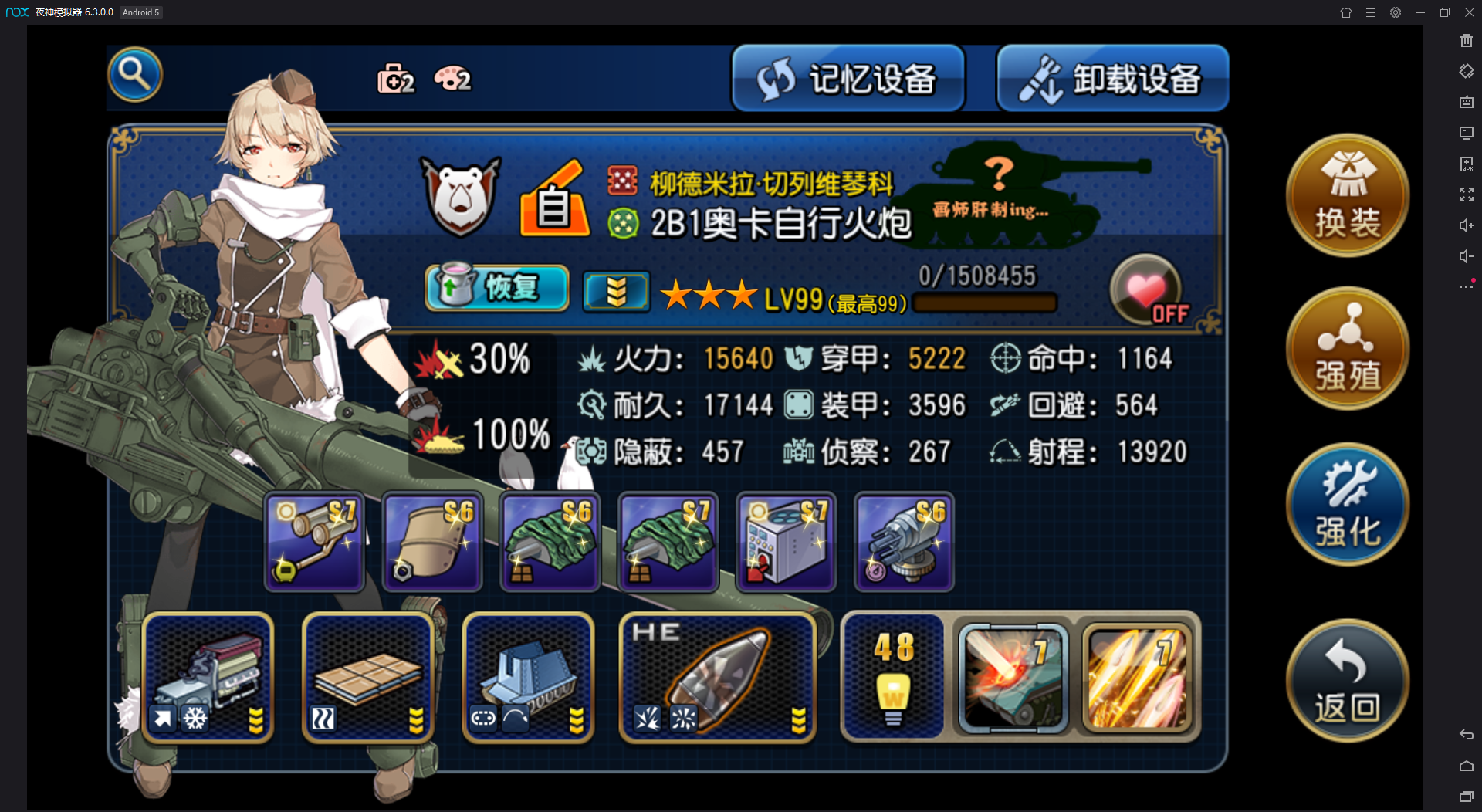Click the yellow chevron rank badge beside the stars
This screenshot has width=1482, height=812.
pyautogui.click(x=615, y=290)
